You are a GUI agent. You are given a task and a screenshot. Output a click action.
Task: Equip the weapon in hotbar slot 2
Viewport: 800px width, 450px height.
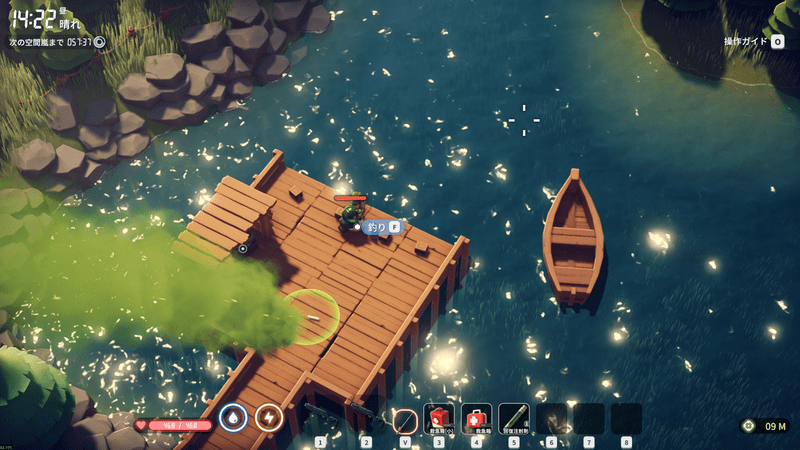click(366, 418)
